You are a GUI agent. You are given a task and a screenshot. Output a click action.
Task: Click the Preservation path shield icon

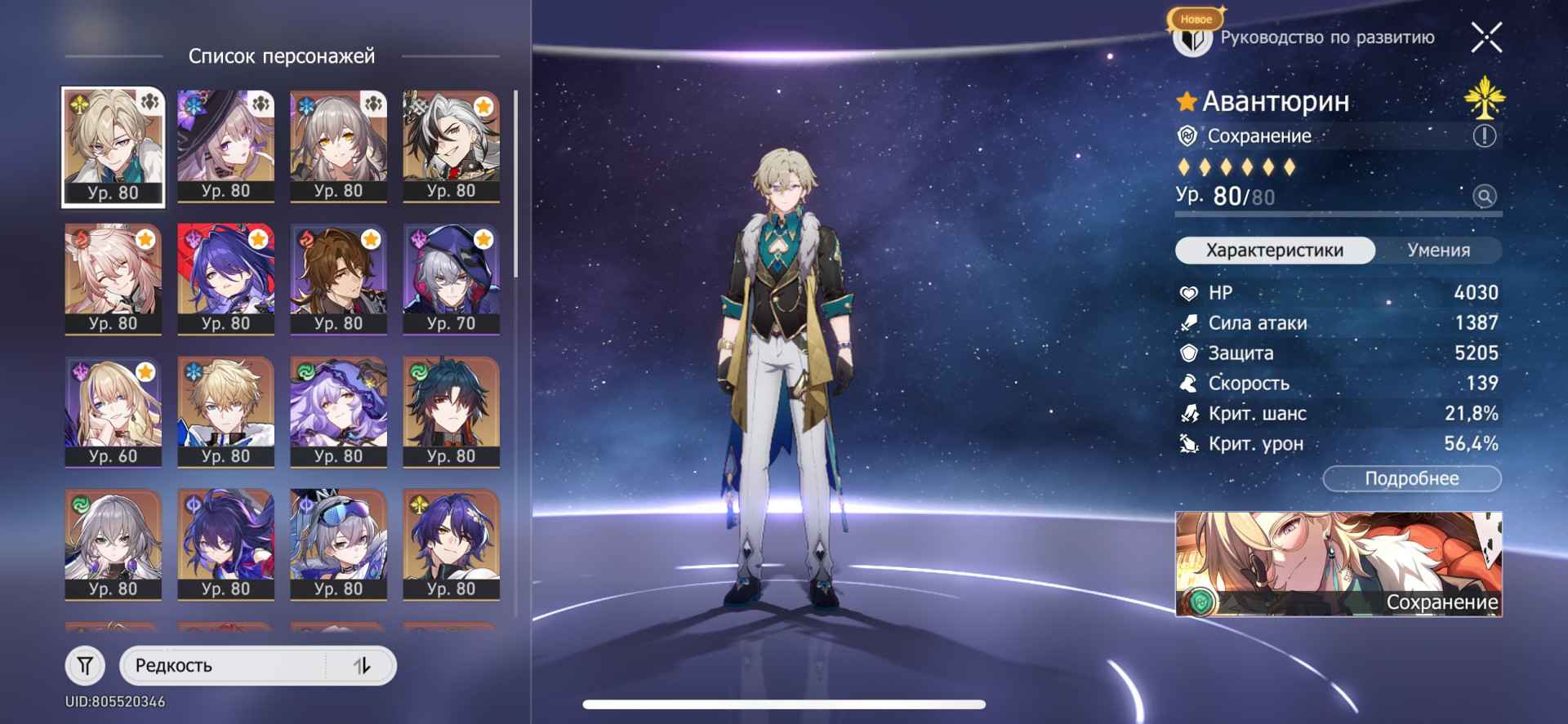[x=1188, y=136]
